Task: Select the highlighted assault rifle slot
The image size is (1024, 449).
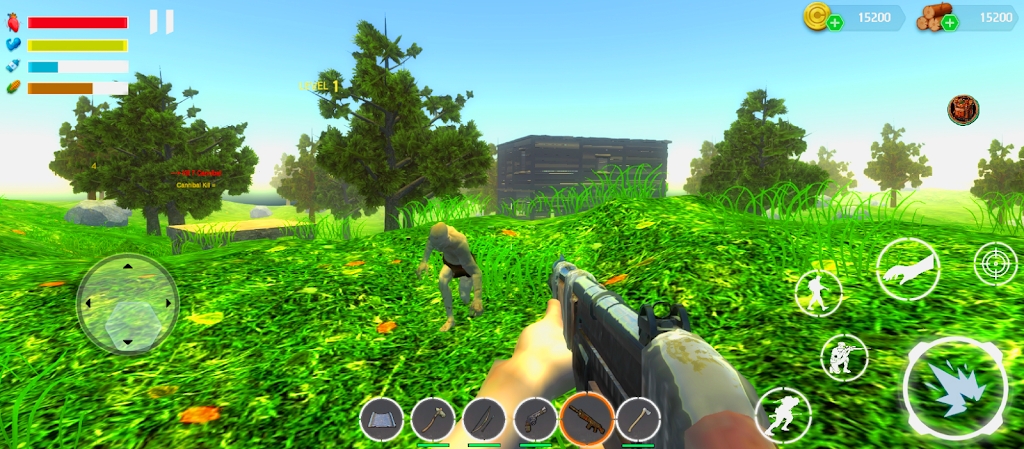Action: 587,419
